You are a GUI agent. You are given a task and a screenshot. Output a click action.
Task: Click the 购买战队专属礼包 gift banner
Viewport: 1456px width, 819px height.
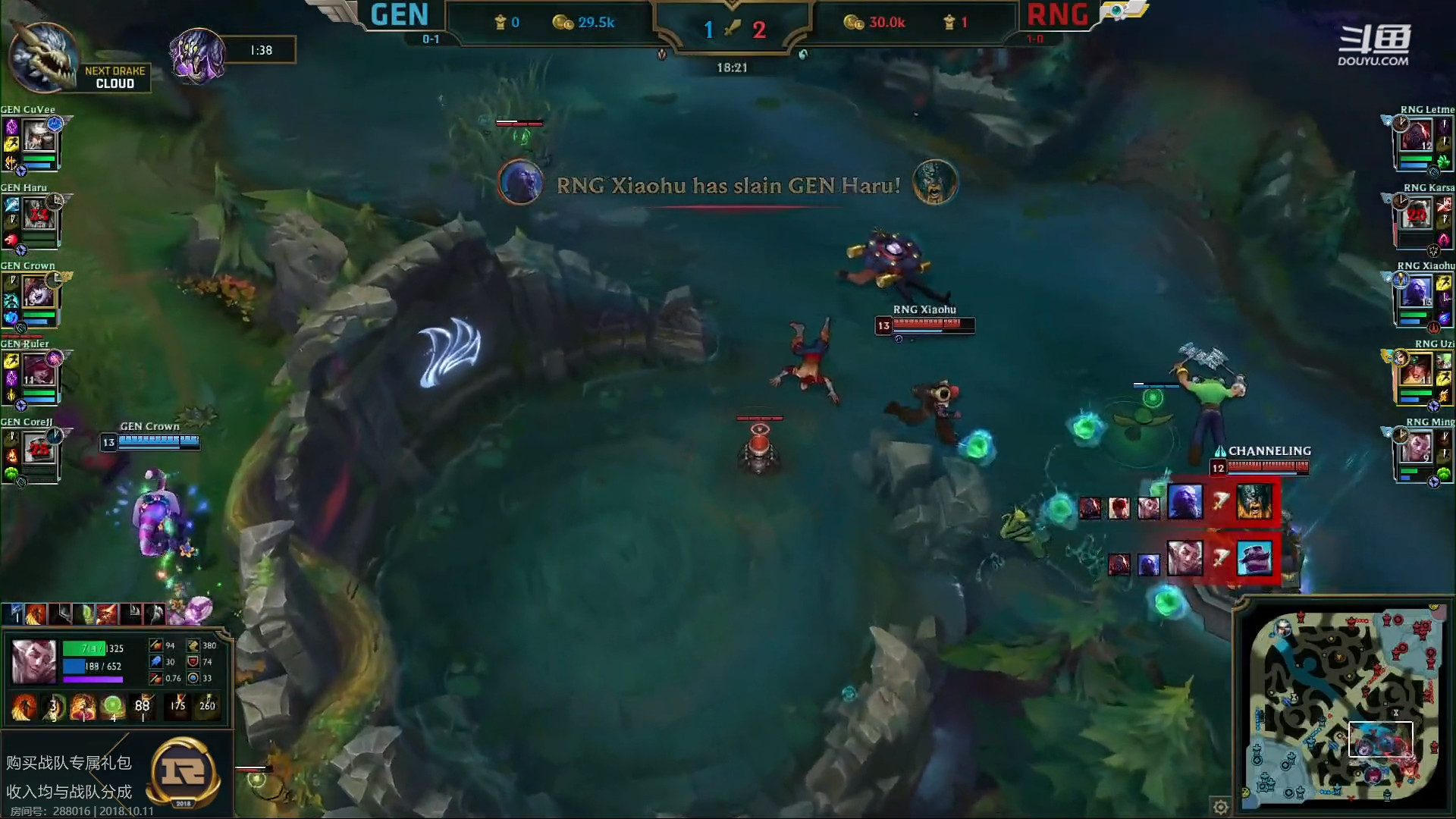tap(68, 764)
